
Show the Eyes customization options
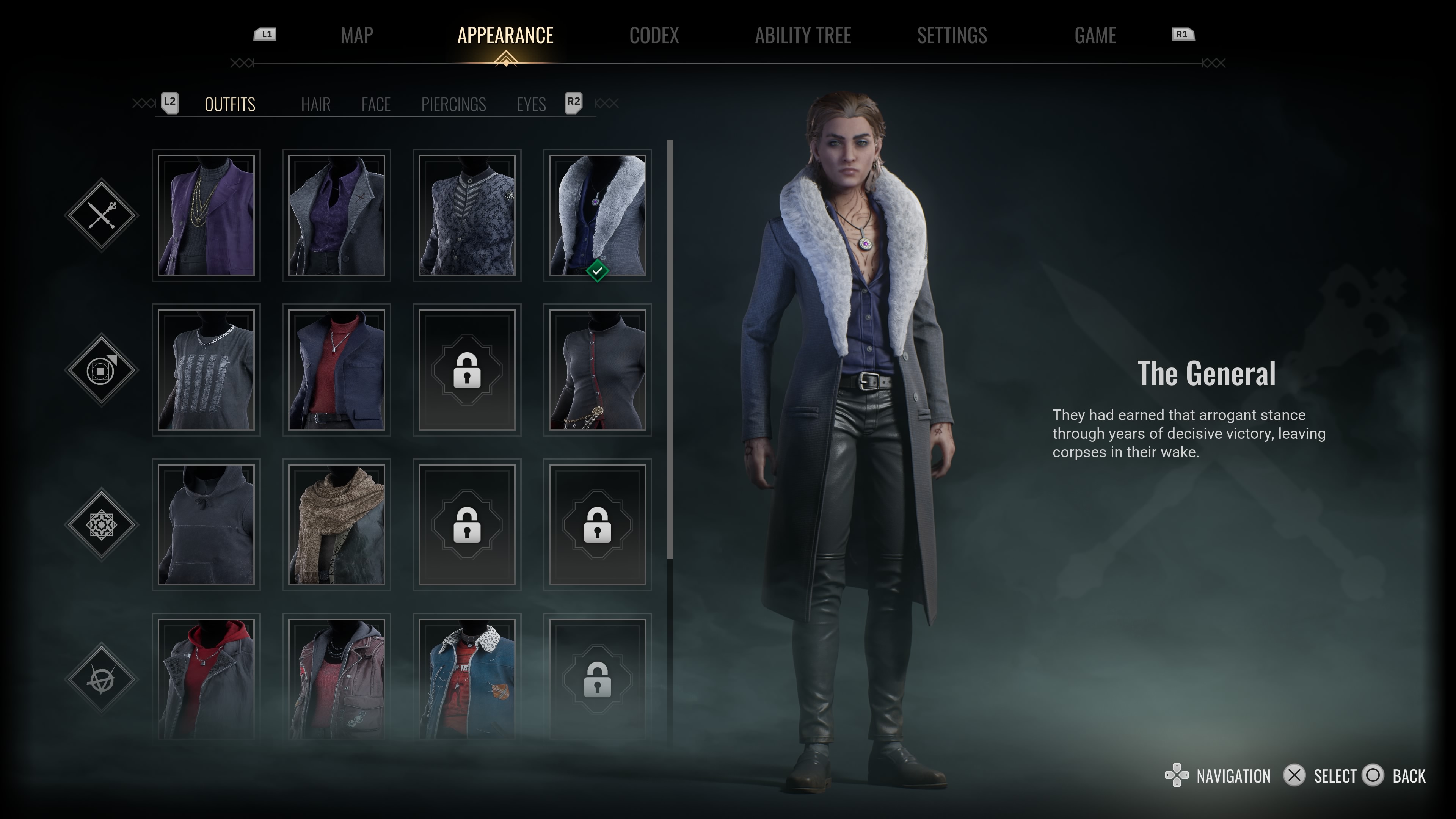pos(531,105)
